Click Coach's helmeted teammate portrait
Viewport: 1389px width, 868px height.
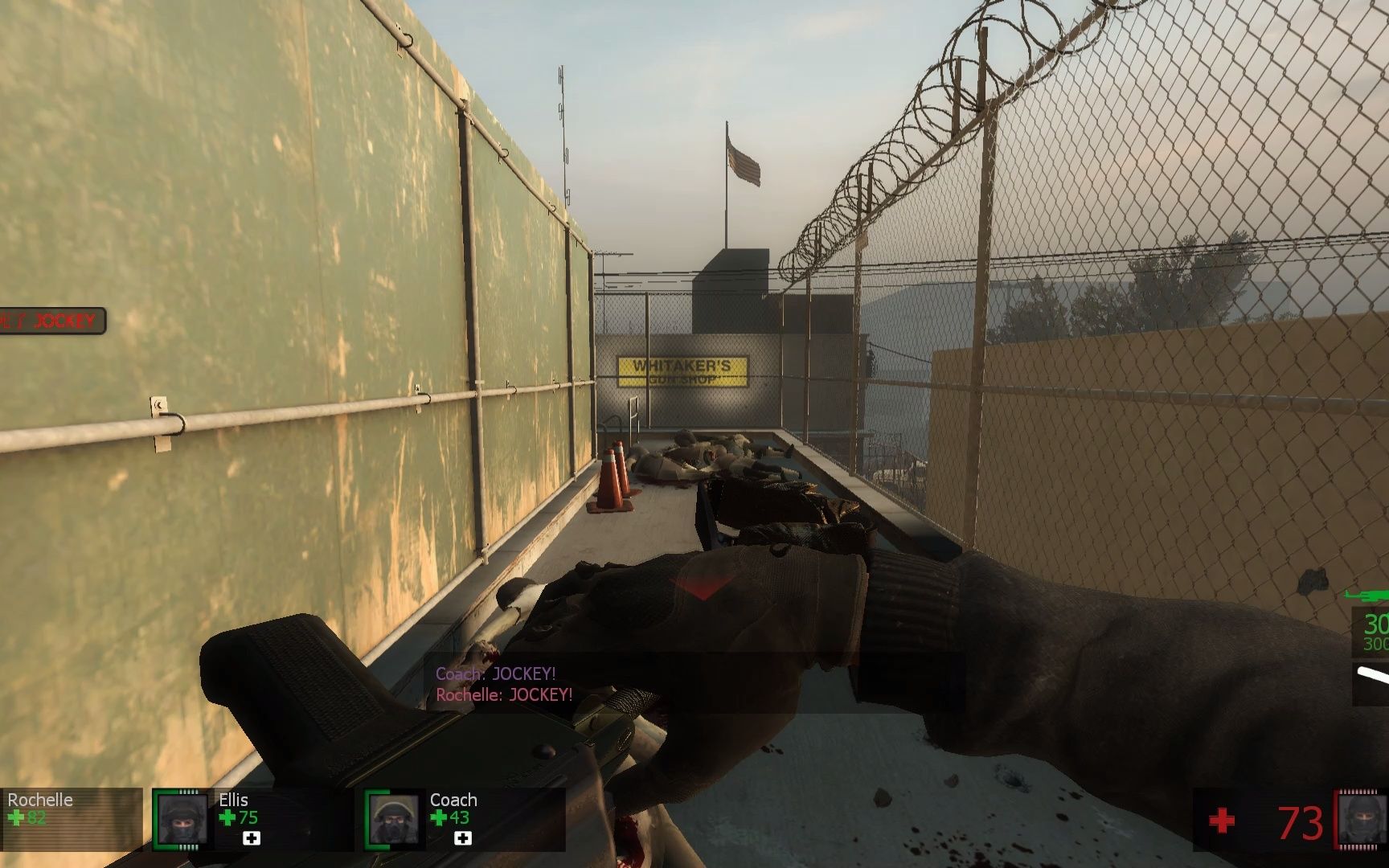click(394, 820)
